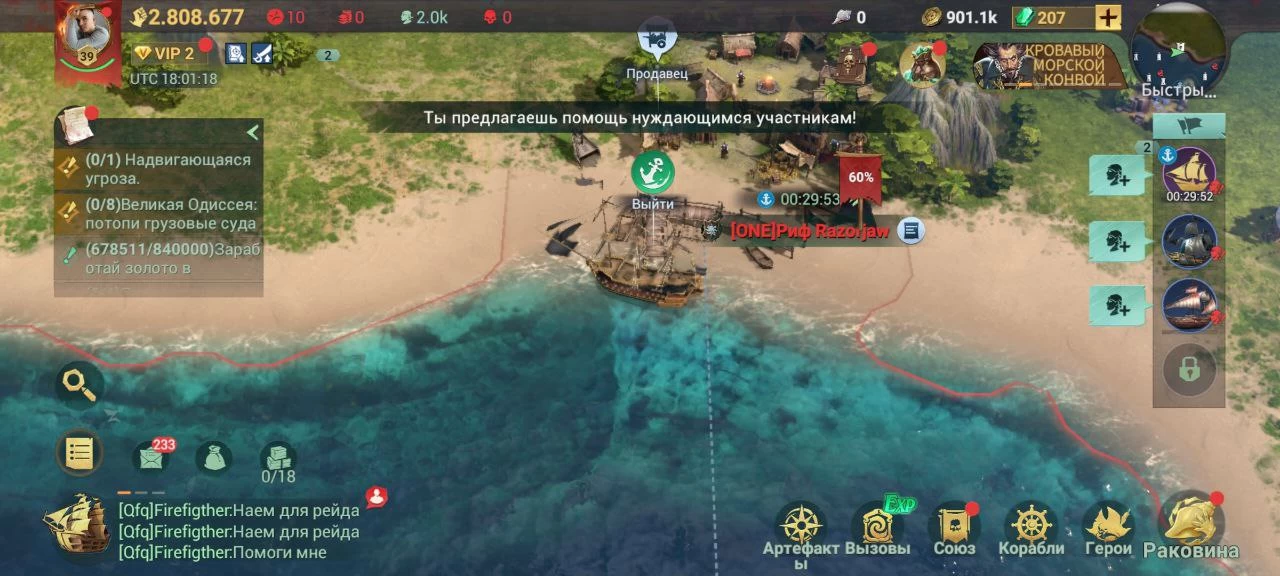Tap the Выйти anchor button
Viewport: 1280px width, 576px height.
click(x=653, y=173)
